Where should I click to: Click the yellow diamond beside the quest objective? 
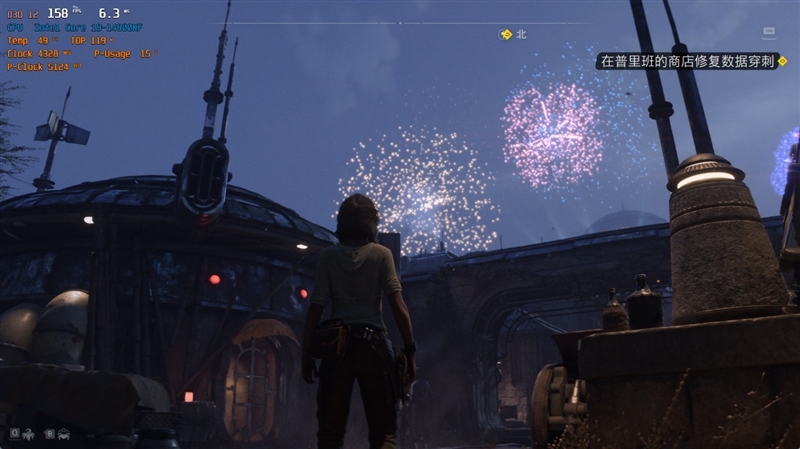pyautogui.click(x=785, y=61)
